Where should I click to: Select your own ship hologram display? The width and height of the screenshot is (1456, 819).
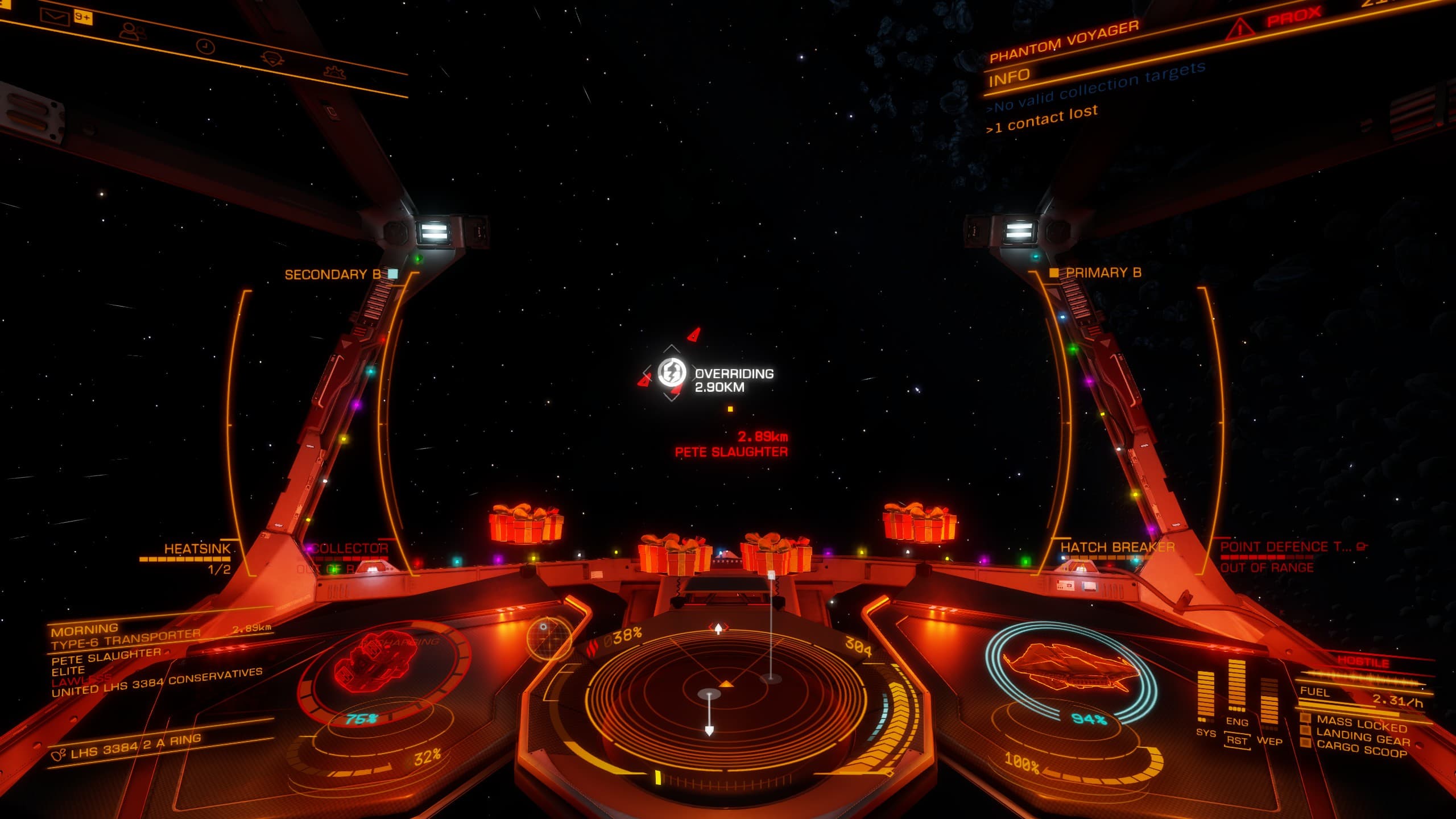[1071, 670]
